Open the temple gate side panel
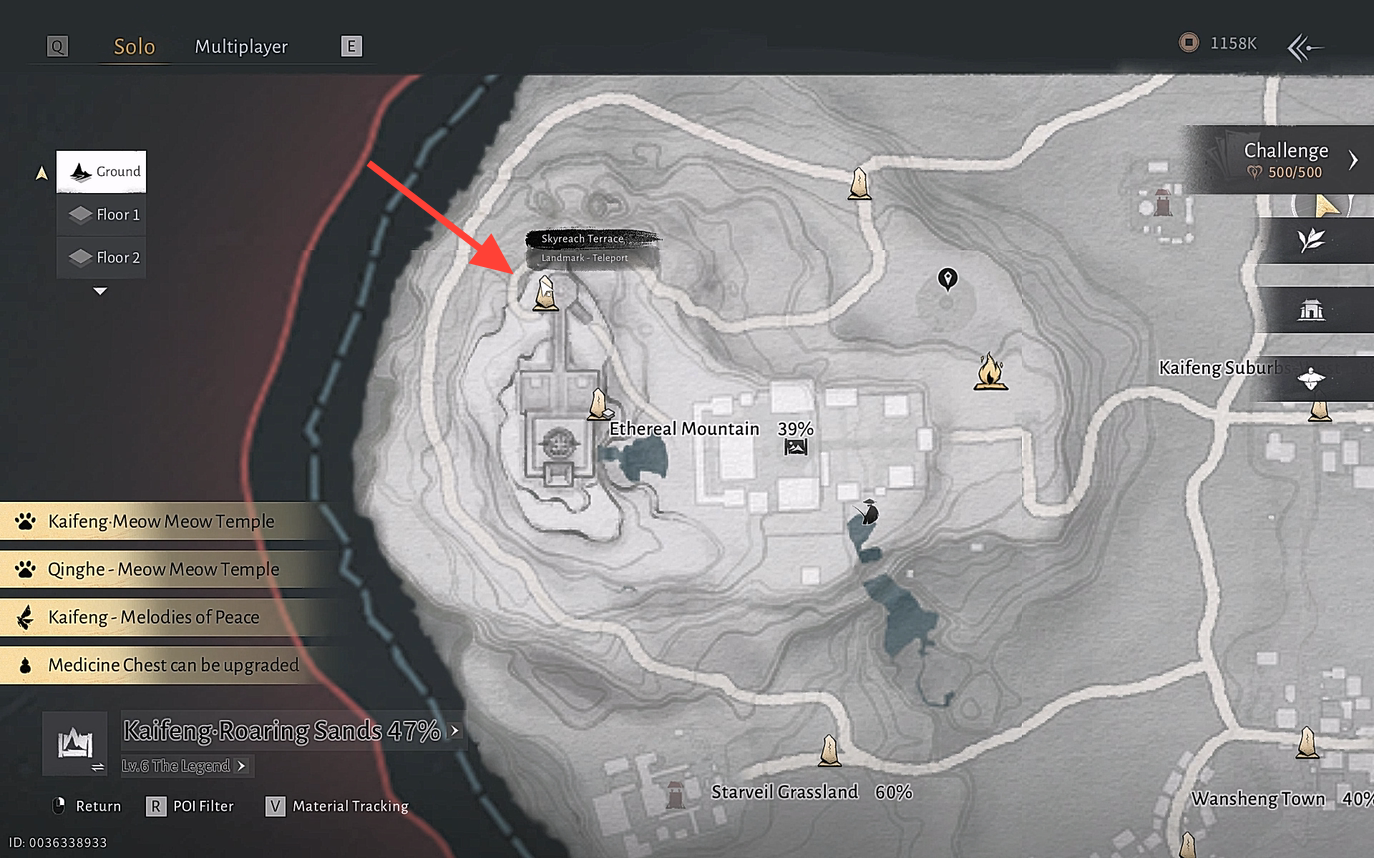Image resolution: width=1374 pixels, height=858 pixels. [x=1311, y=311]
